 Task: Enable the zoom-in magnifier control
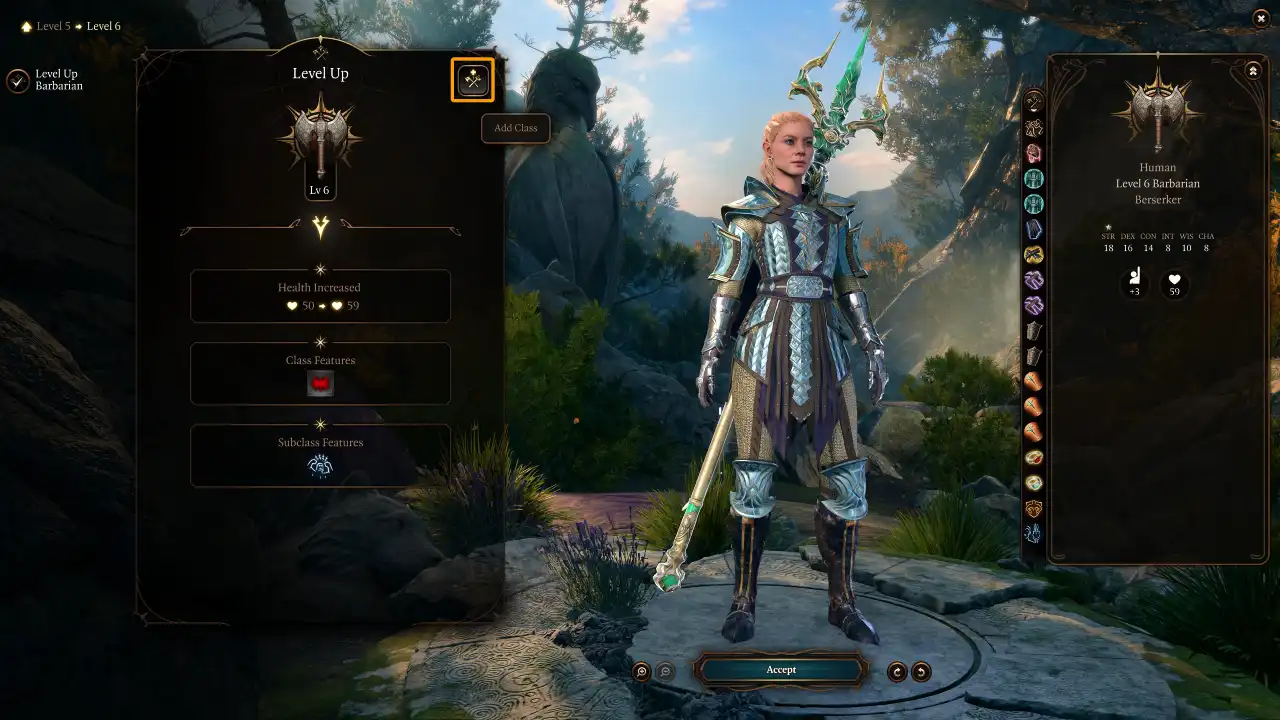pyautogui.click(x=641, y=670)
